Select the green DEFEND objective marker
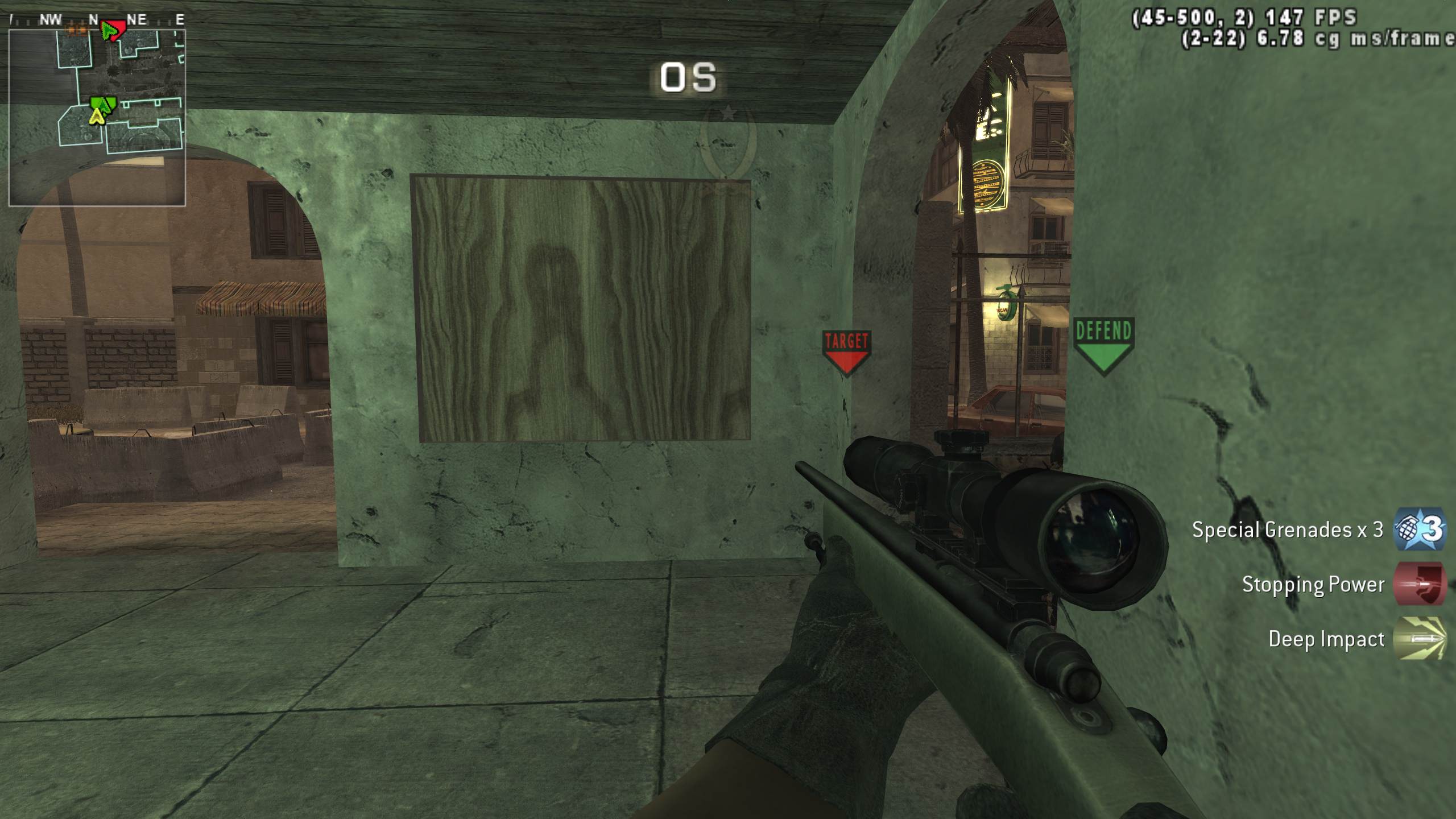The height and width of the screenshot is (819, 1456). point(1103,345)
